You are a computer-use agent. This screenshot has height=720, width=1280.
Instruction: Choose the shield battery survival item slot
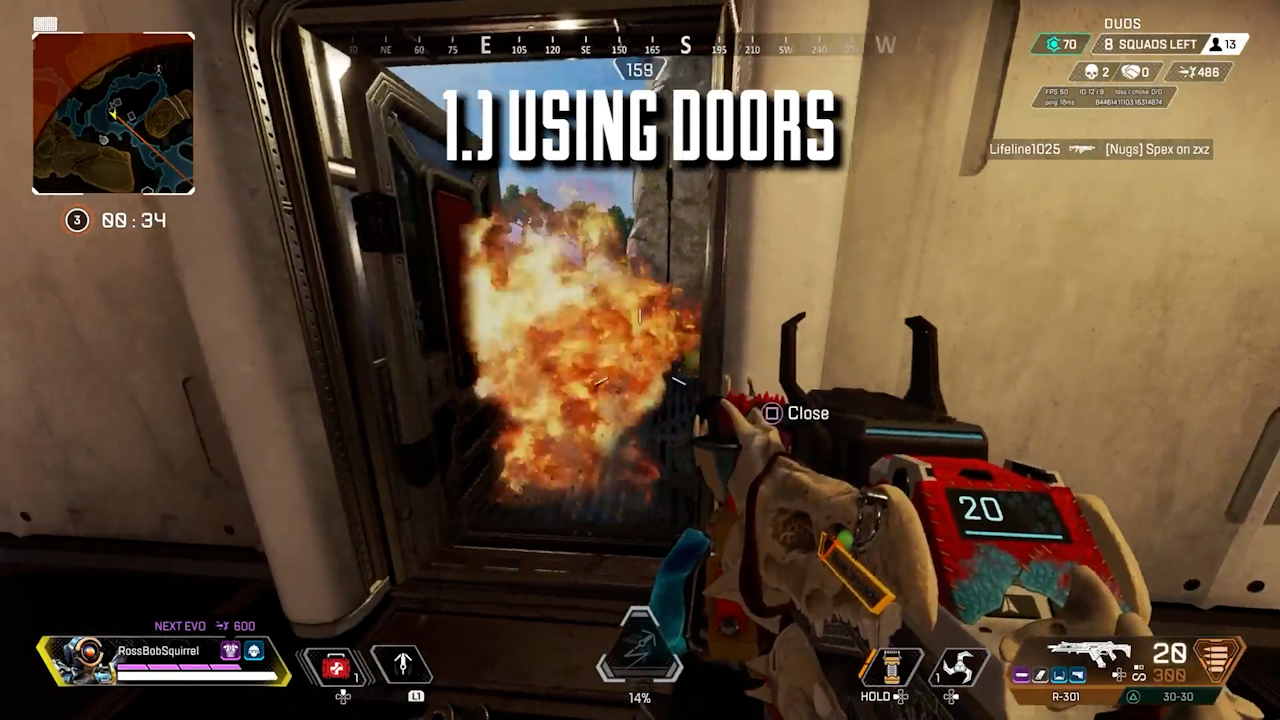[x=888, y=667]
